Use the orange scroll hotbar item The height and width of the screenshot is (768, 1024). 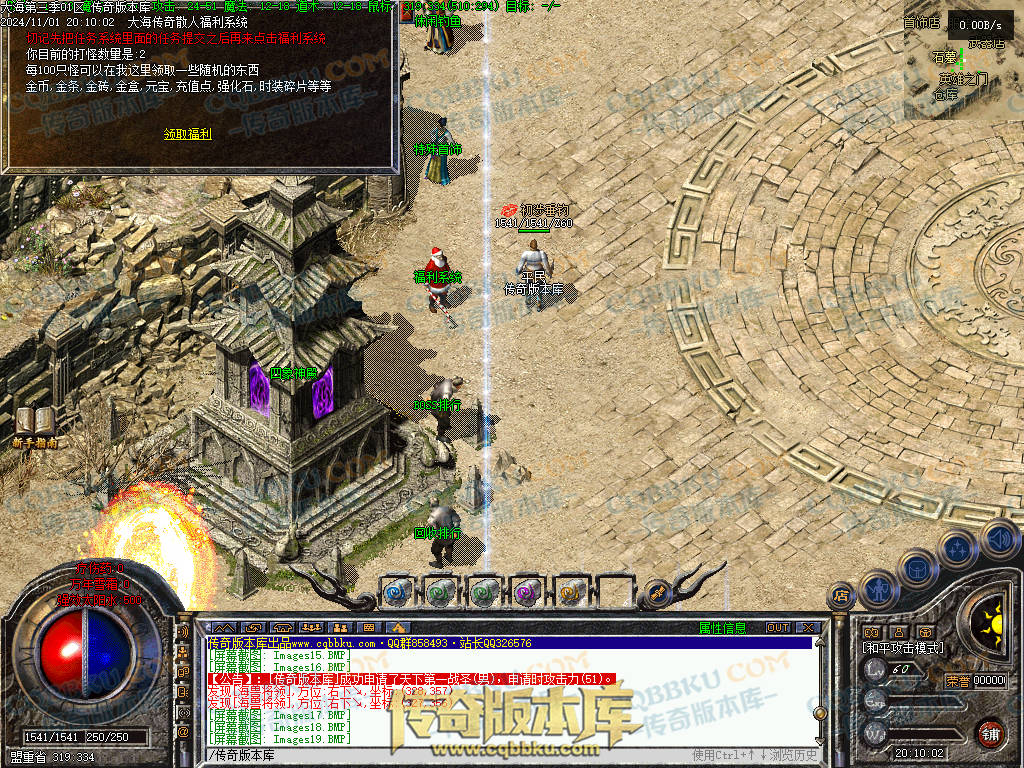571,591
